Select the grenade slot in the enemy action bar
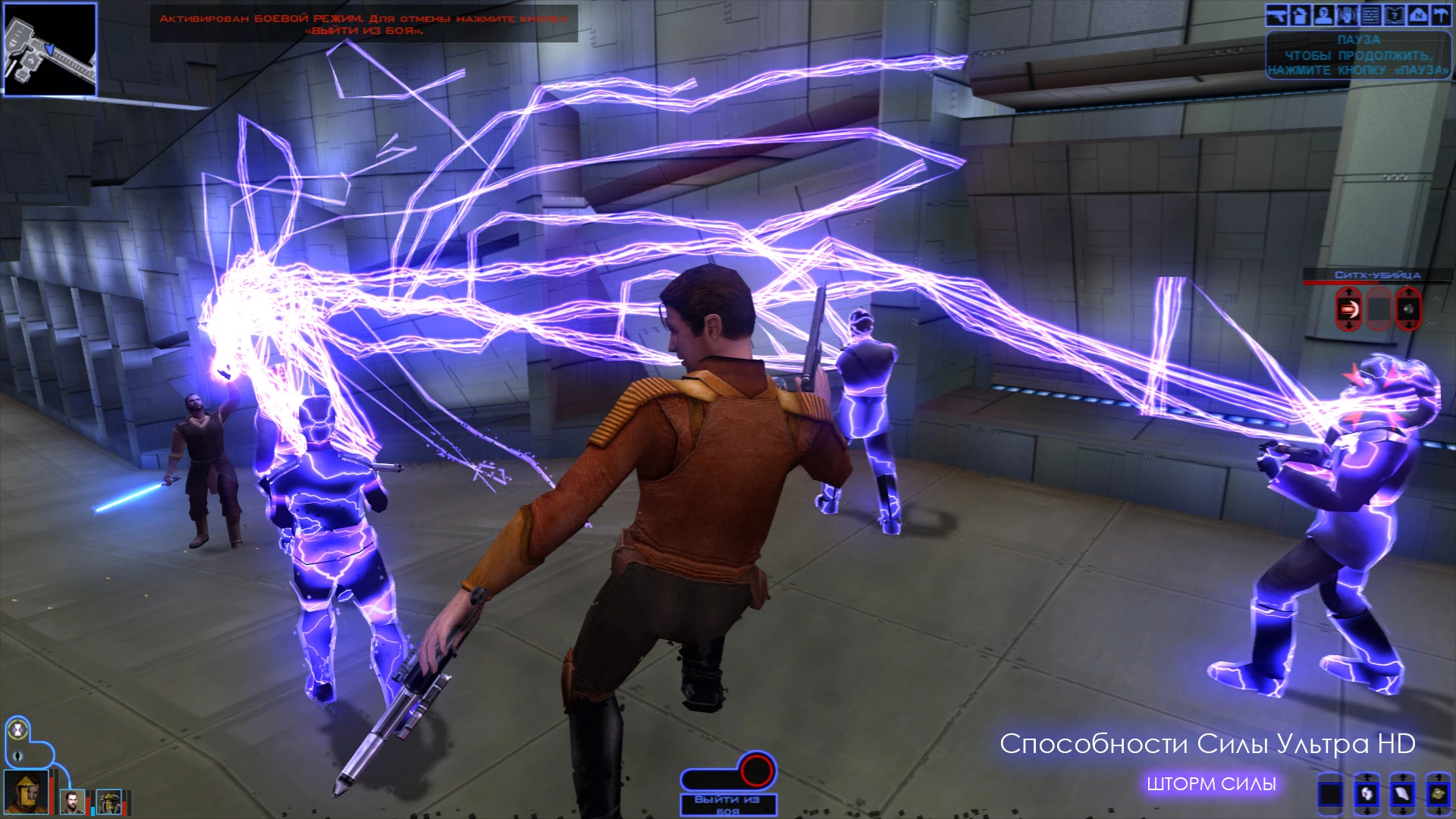This screenshot has width=1456, height=819. click(x=1407, y=309)
